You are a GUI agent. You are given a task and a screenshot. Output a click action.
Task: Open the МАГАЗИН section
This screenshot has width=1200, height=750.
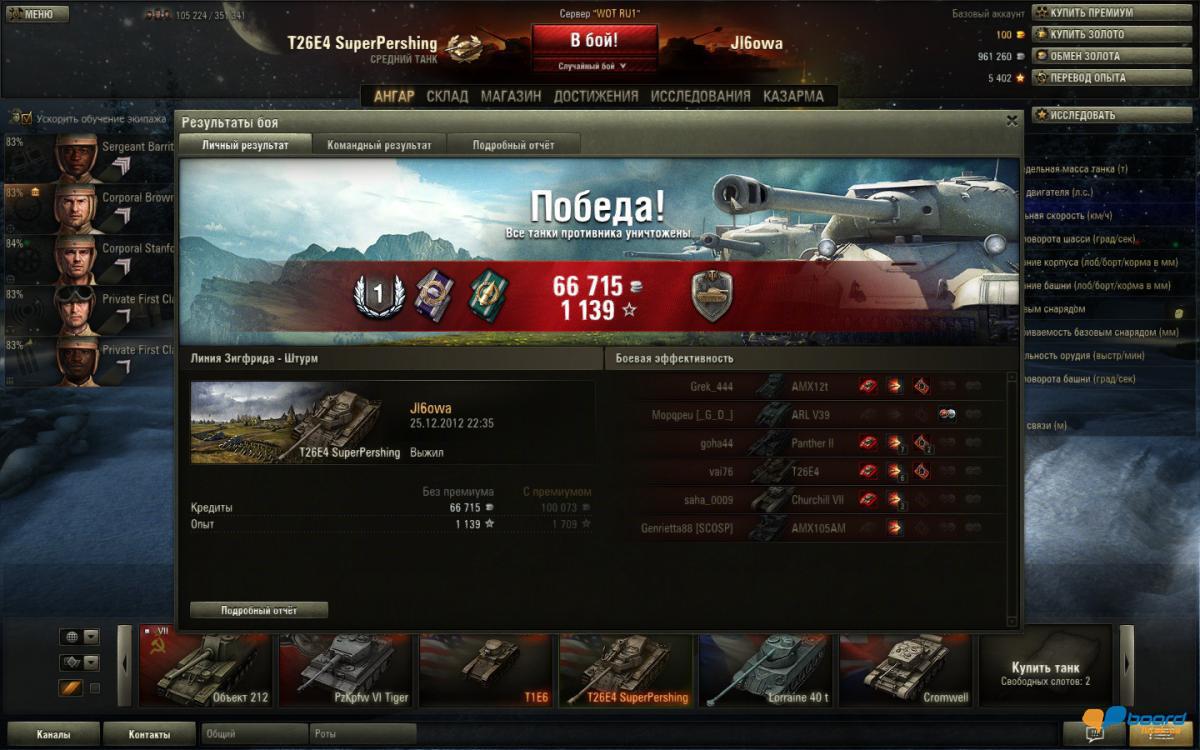tap(511, 96)
